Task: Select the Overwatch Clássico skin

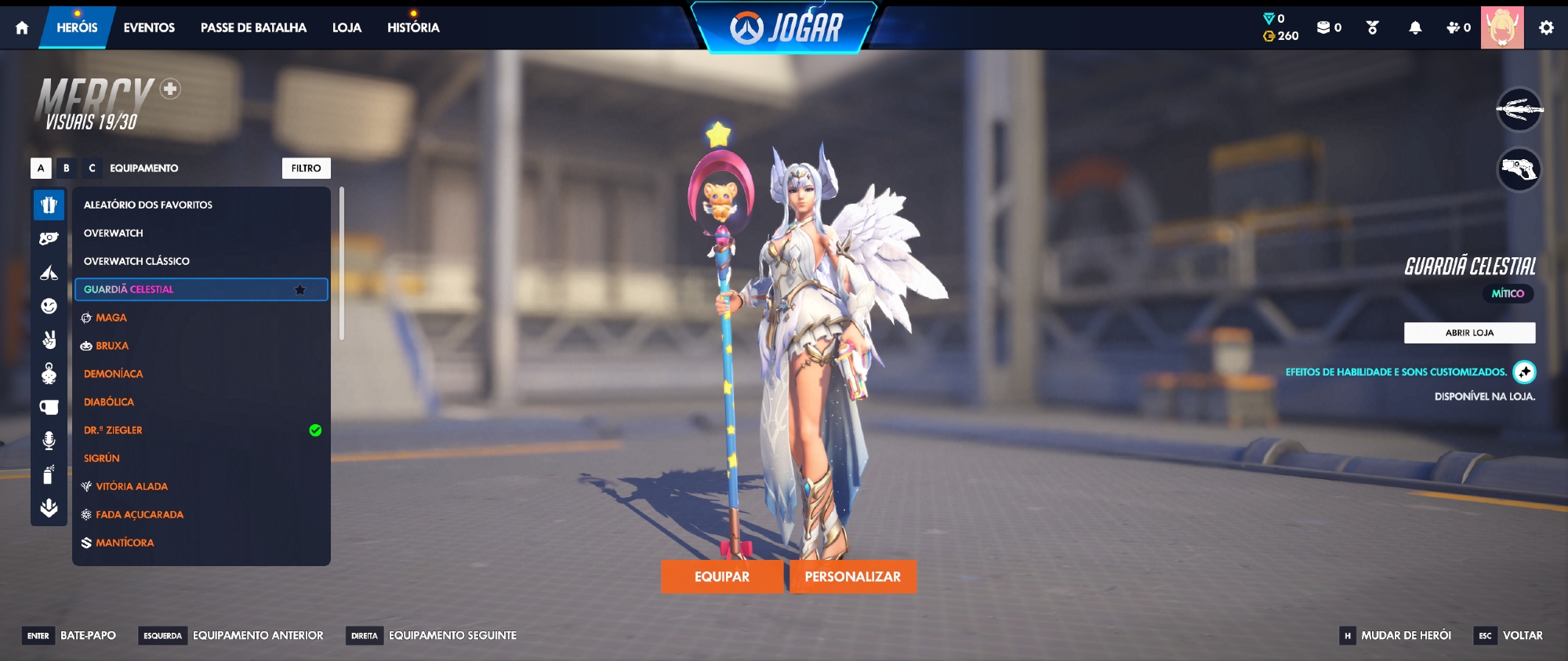Action: click(136, 261)
